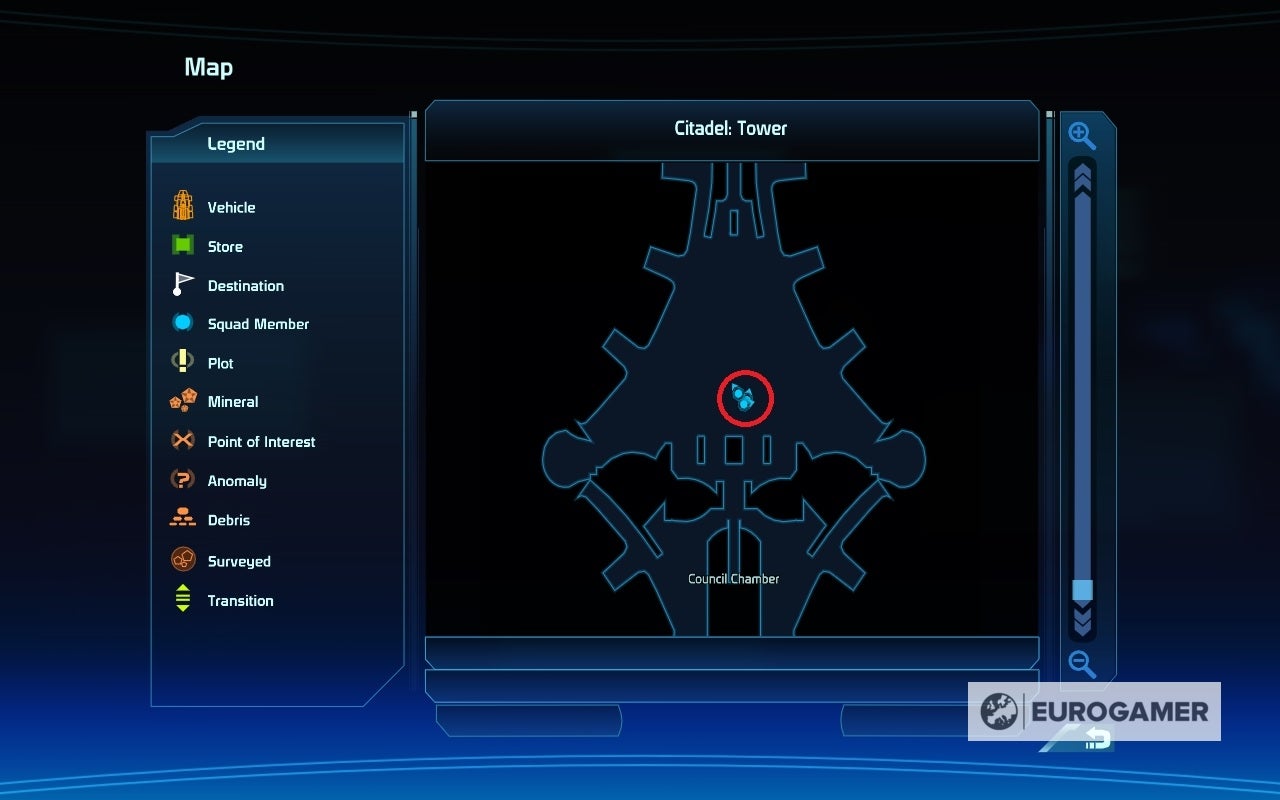Select the Debris icon
Image resolution: width=1280 pixels, height=800 pixels.
[x=181, y=519]
